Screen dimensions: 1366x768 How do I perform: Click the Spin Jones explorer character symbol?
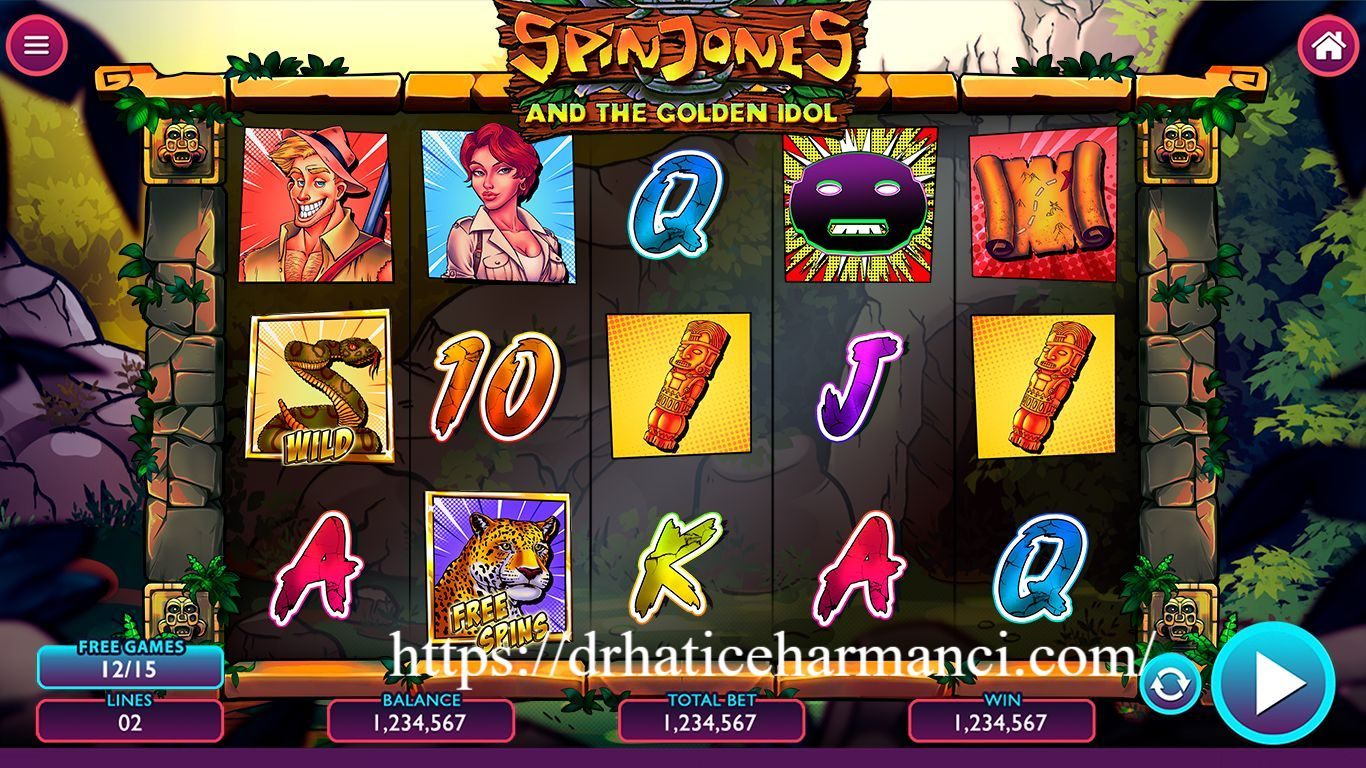tap(320, 204)
